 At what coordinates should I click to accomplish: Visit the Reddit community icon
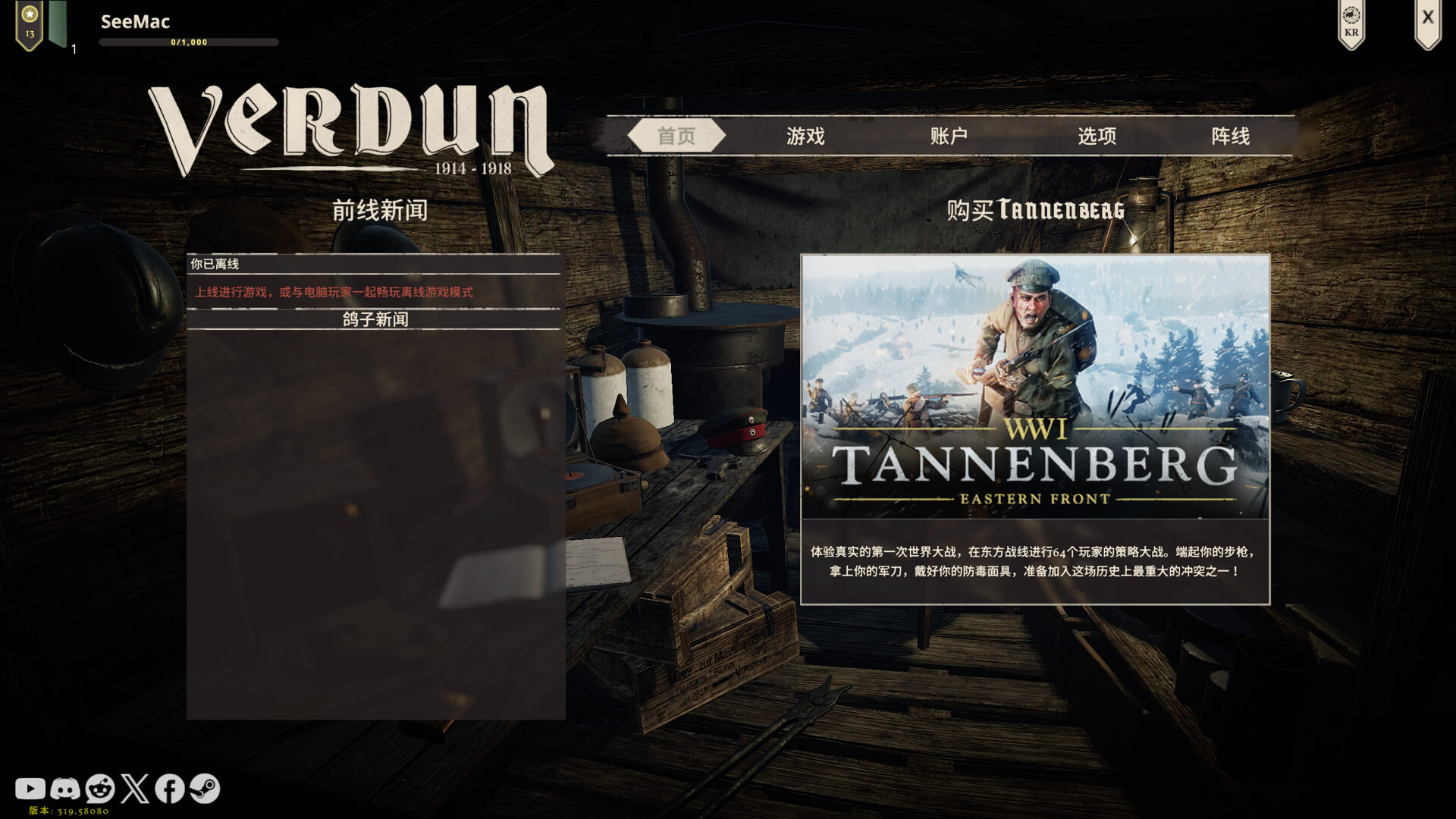(x=100, y=789)
